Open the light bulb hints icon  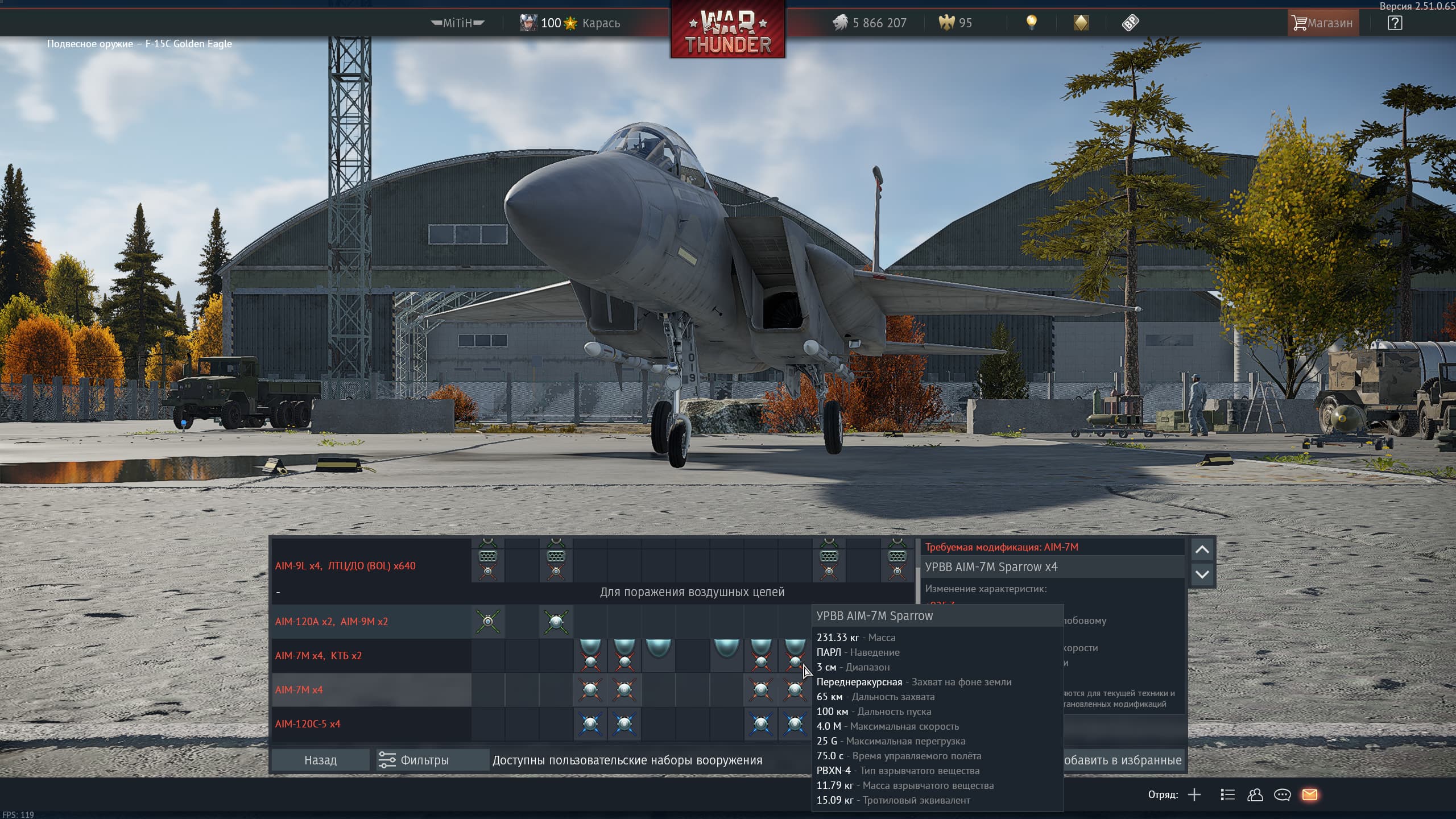tap(1031, 23)
